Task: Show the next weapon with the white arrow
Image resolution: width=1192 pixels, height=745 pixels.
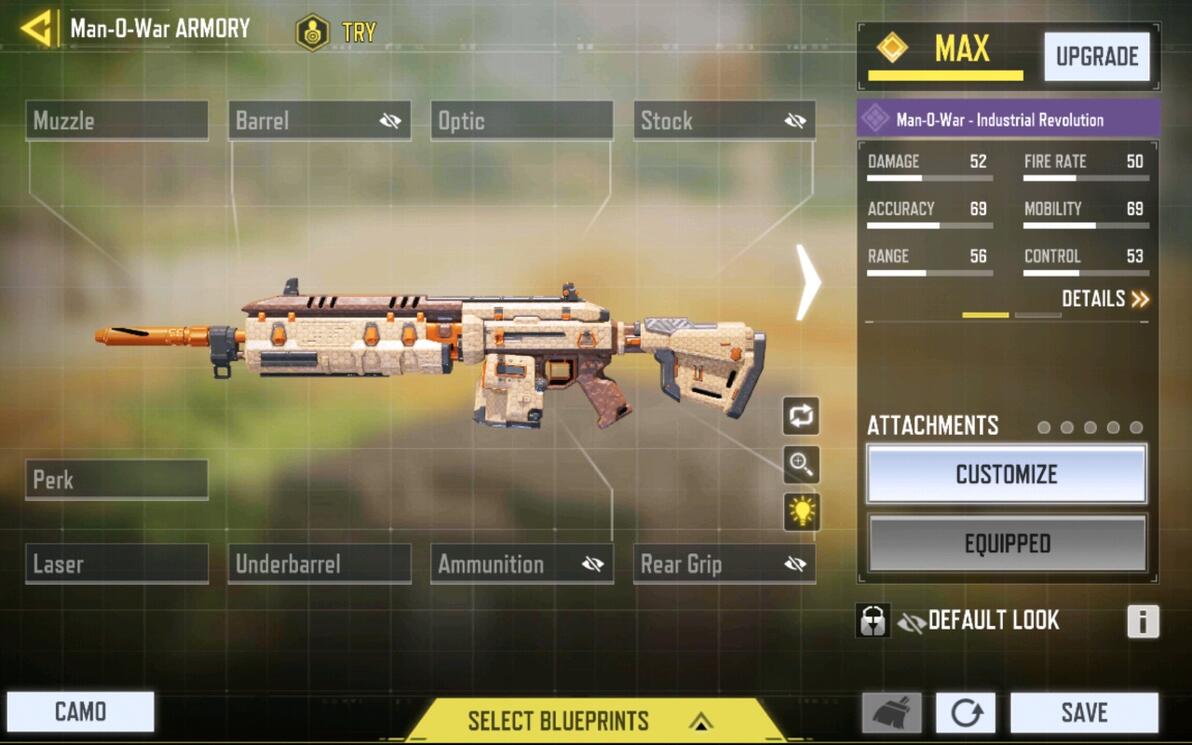Action: click(x=807, y=282)
